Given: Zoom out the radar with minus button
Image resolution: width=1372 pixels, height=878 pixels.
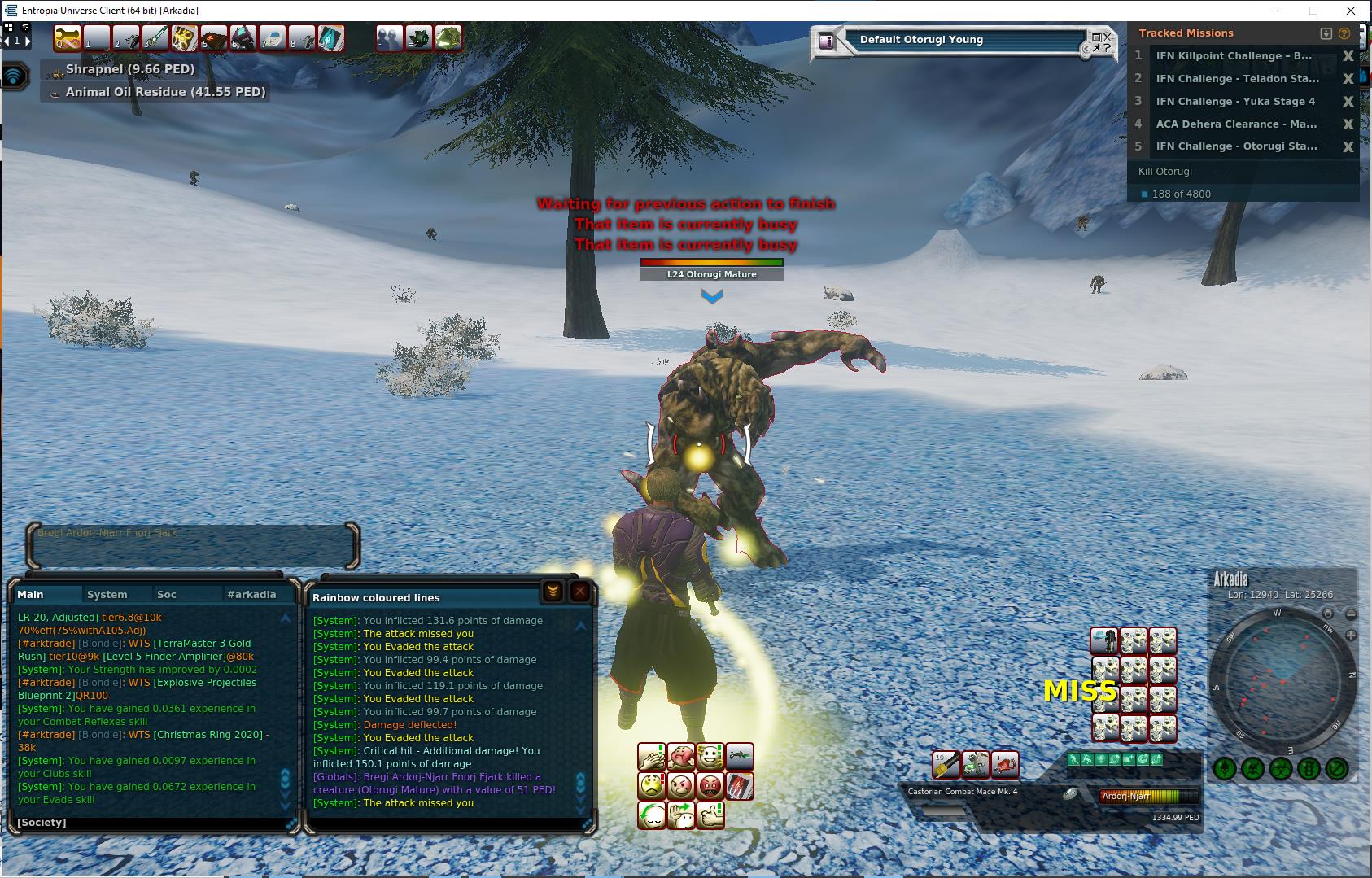Looking at the screenshot, I should click(1351, 614).
